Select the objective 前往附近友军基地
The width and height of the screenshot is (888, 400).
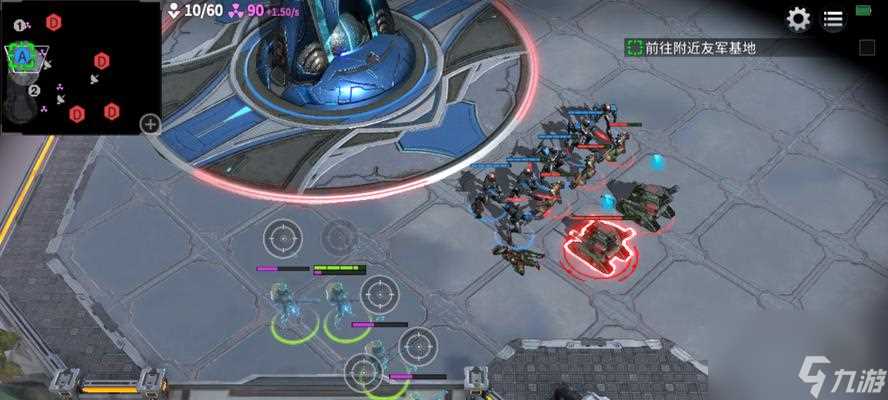click(700, 47)
